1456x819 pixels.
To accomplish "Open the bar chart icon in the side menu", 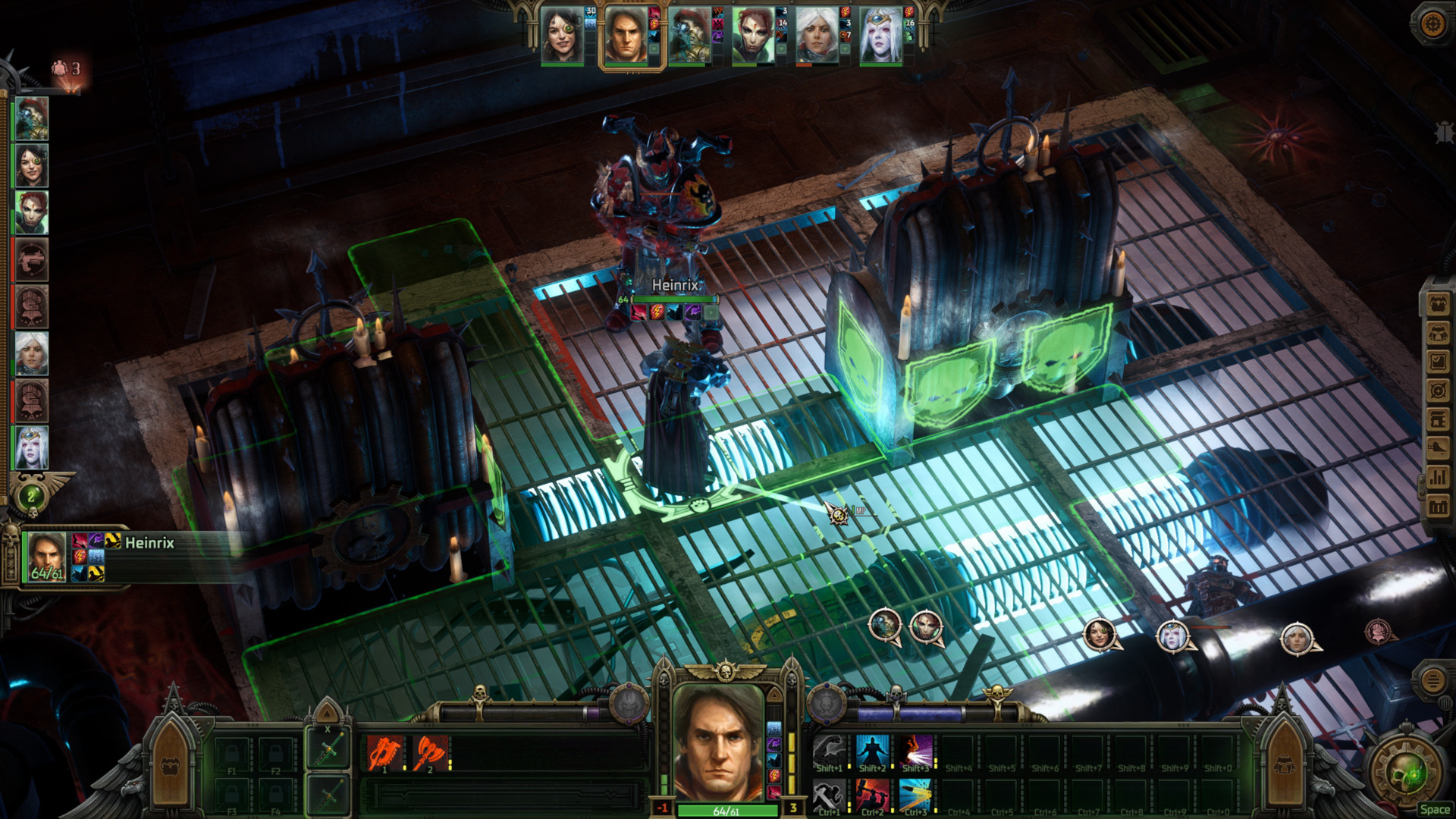I will [x=1438, y=477].
